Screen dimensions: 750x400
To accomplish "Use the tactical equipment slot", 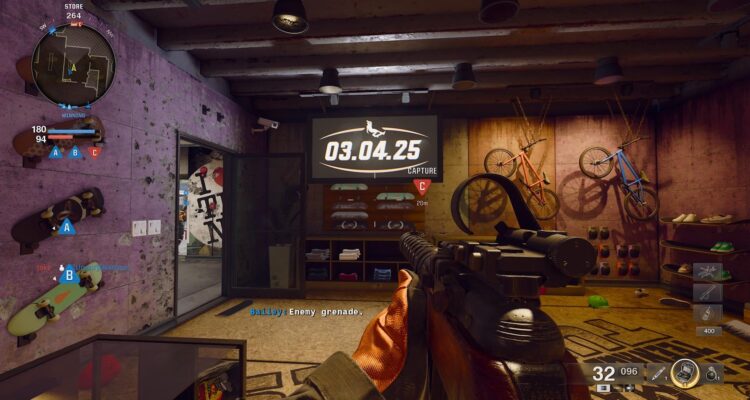I will click(x=658, y=373).
